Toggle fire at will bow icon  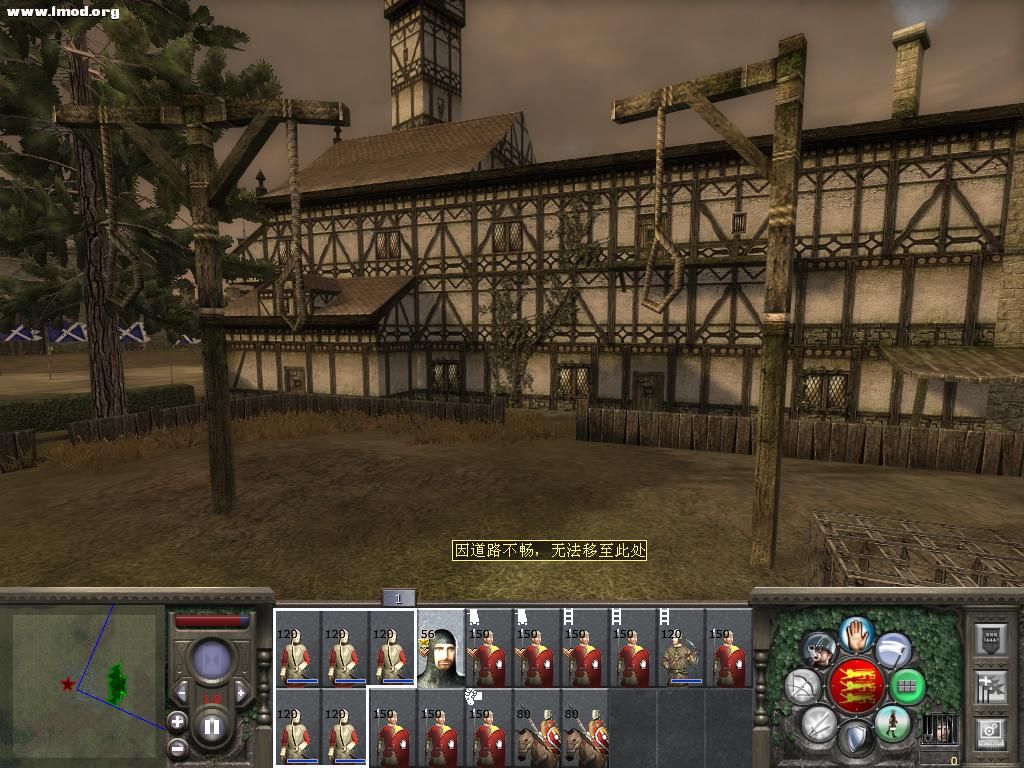tap(803, 687)
